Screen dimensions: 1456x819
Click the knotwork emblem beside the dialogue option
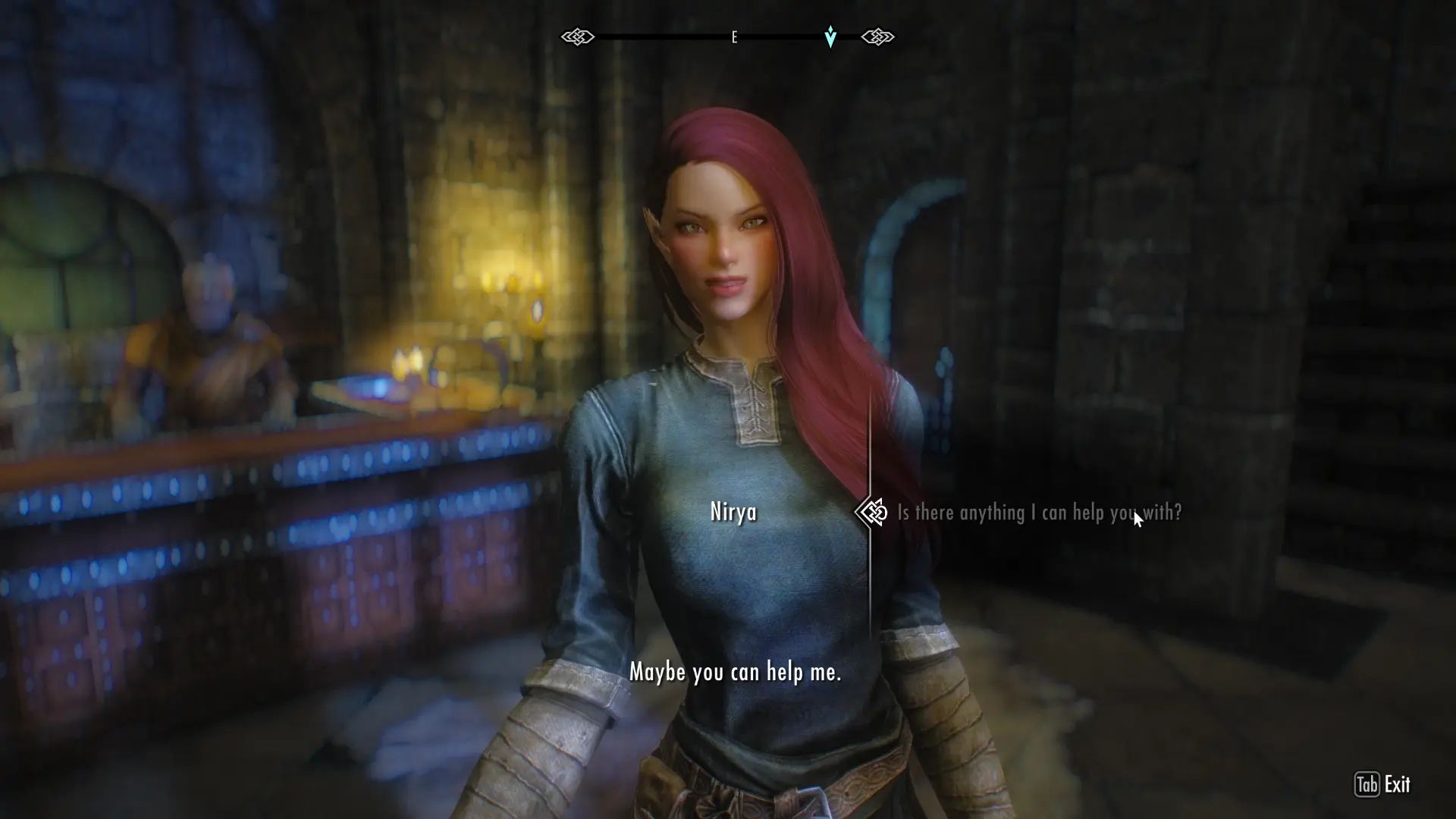(x=870, y=512)
